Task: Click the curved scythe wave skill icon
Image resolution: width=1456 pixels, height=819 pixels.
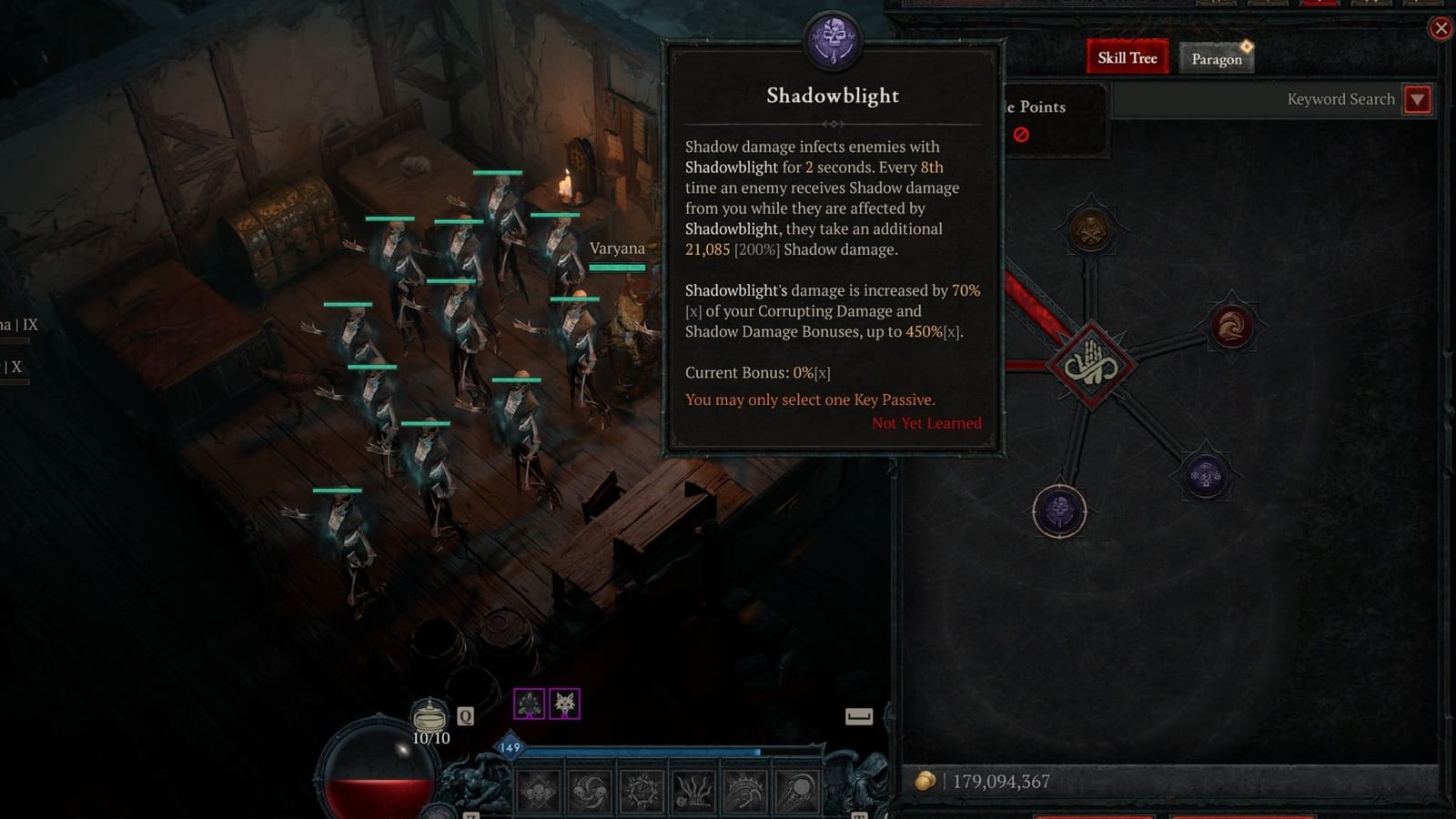Action: (747, 790)
